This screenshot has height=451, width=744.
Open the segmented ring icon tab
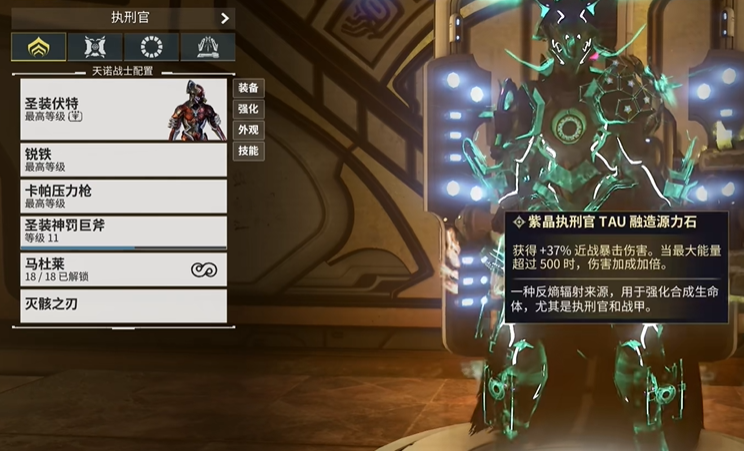[153, 47]
